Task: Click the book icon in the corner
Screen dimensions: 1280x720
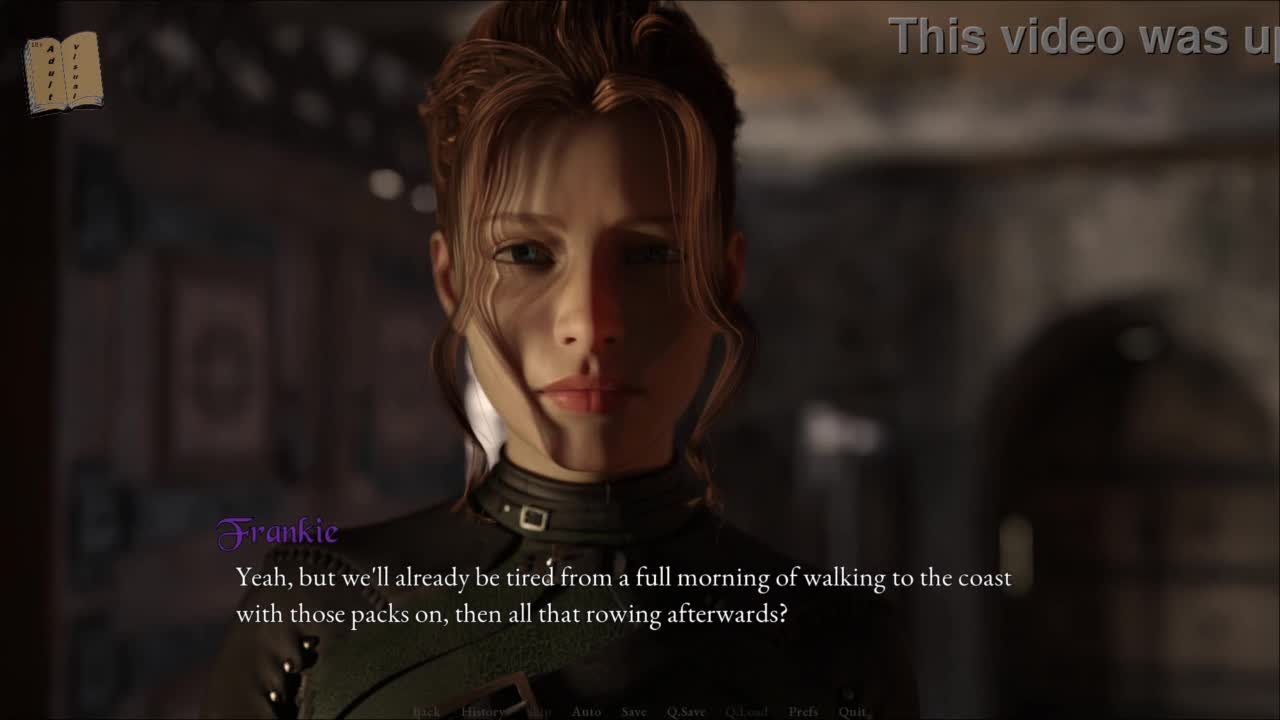Action: (62, 72)
